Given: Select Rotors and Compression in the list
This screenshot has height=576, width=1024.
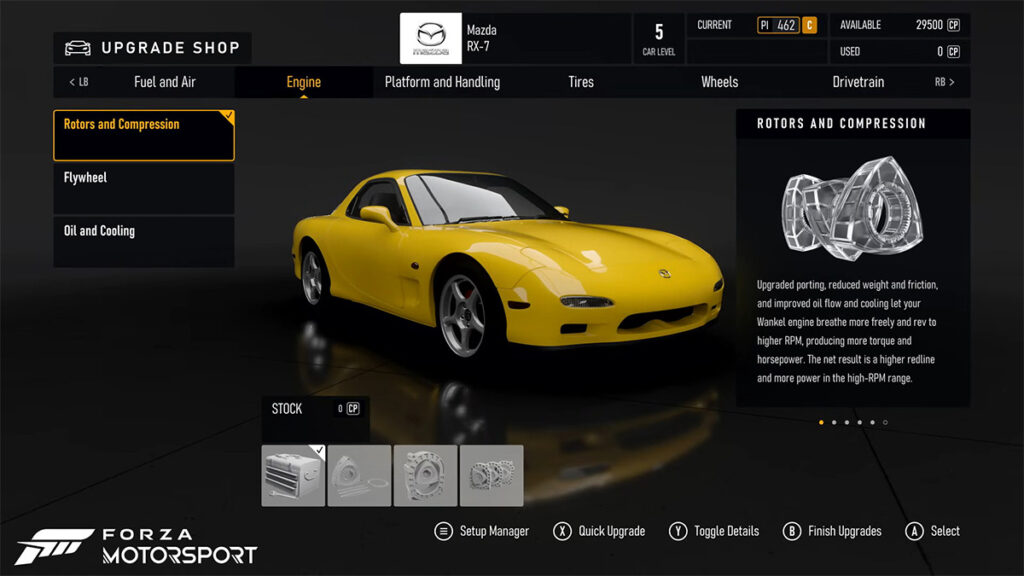Looking at the screenshot, I should click(x=144, y=136).
